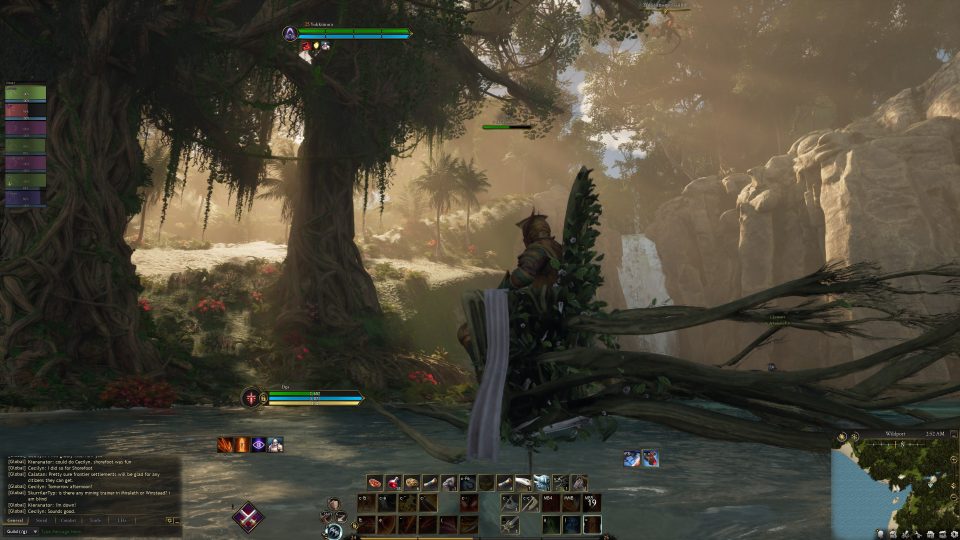The width and height of the screenshot is (960, 540).
Task: Open the Guild chat channel dropdown
Action: (21, 531)
